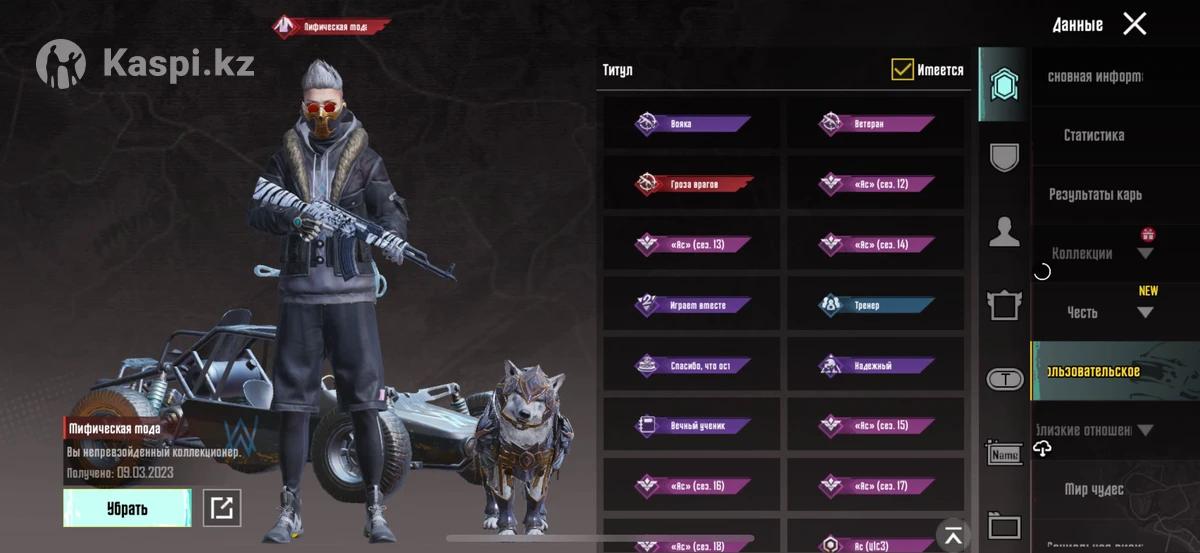Choose the Играет вместе title
Screen dimensions: 1200x553
point(692,305)
